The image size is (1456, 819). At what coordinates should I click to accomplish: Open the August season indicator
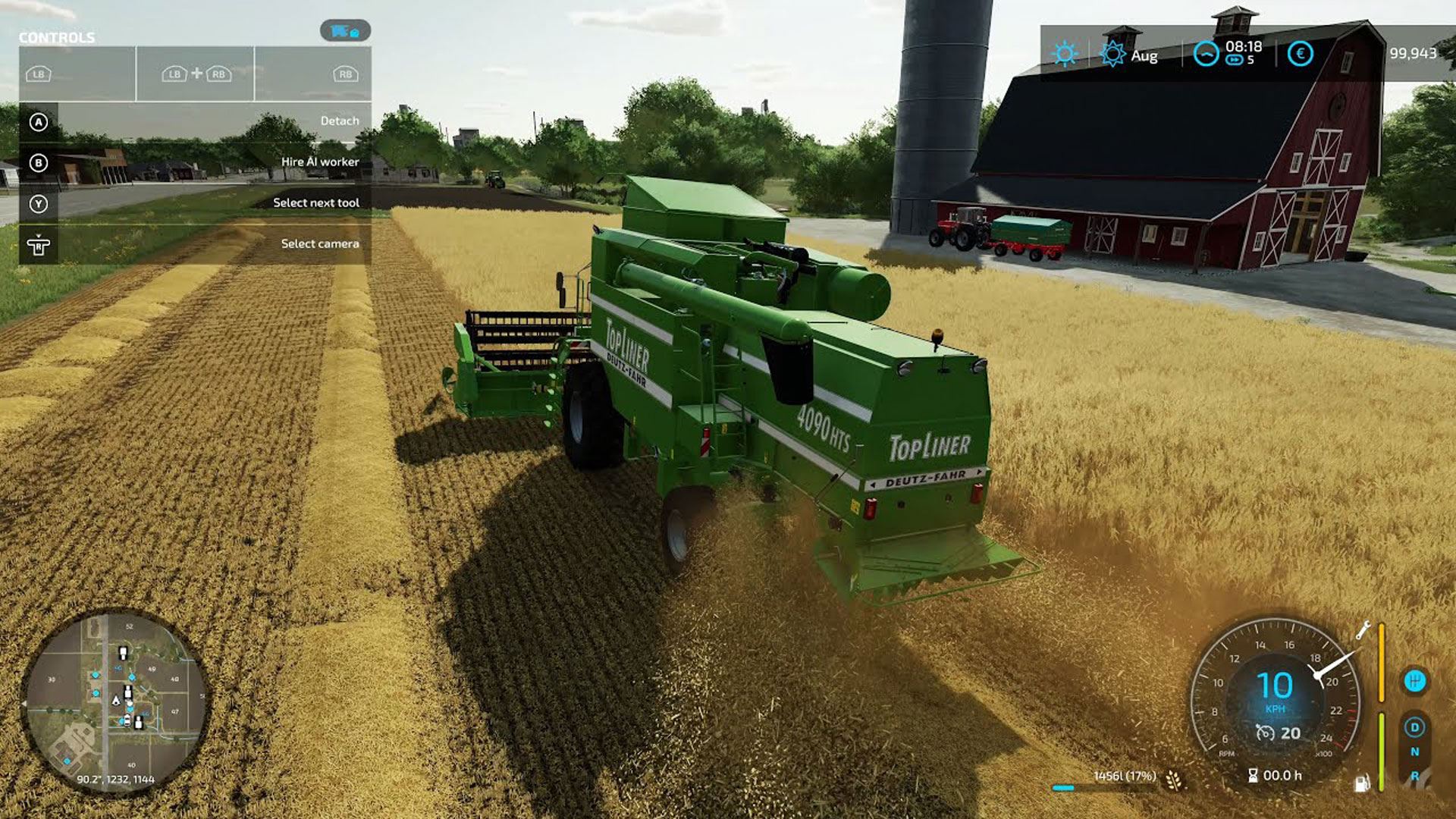[1113, 55]
